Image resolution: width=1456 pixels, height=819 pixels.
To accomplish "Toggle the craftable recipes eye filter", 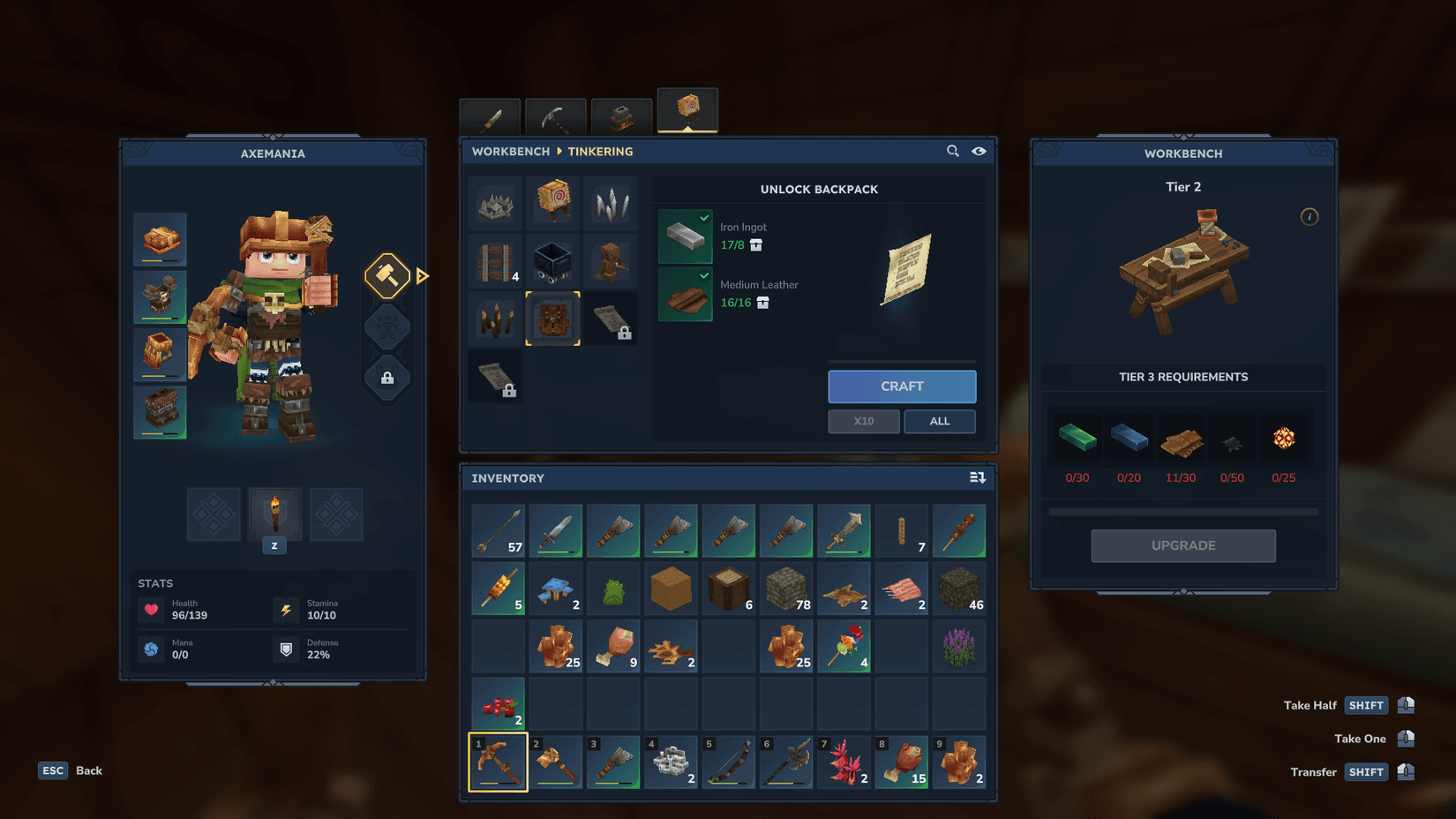I will point(979,151).
